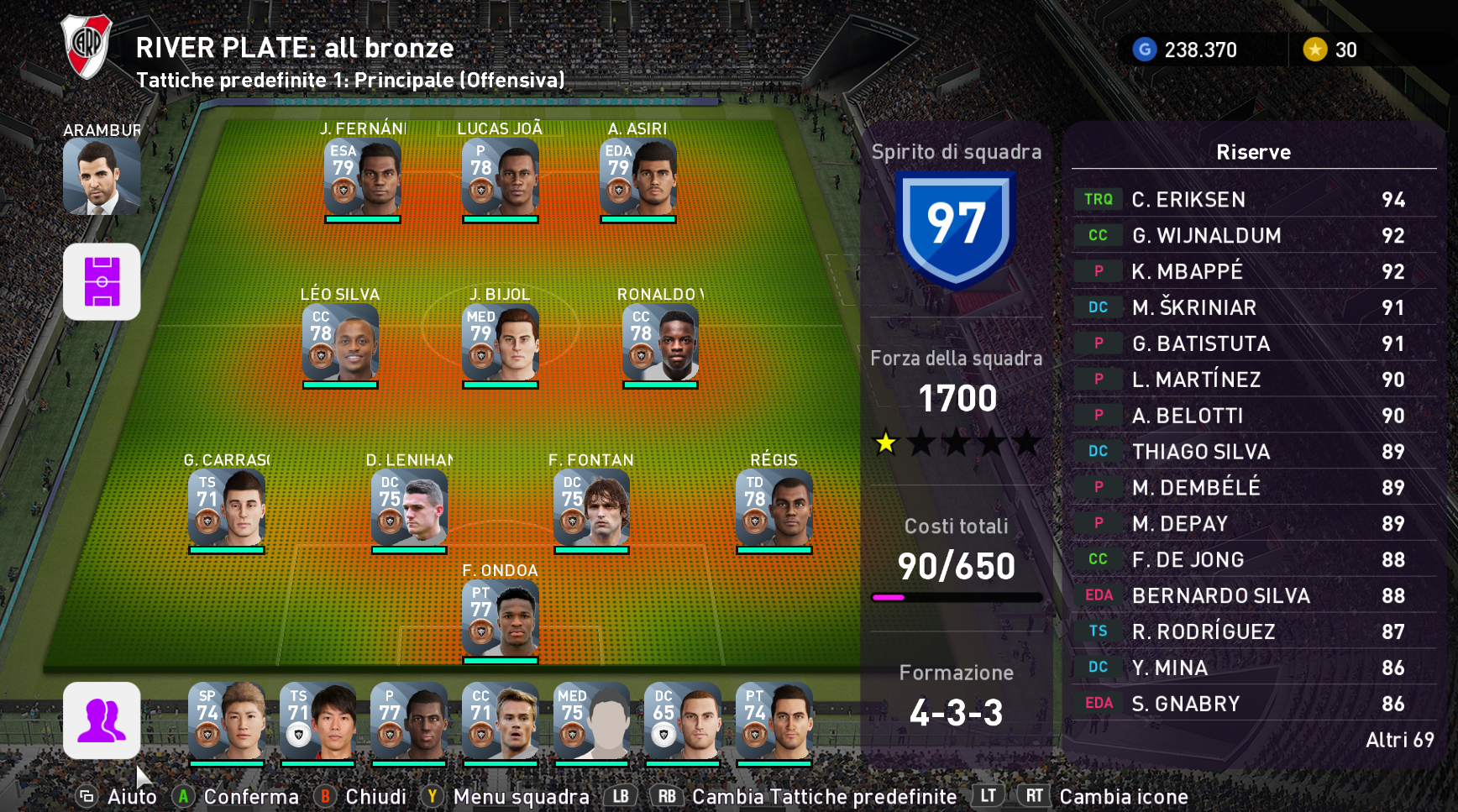Select striker Lucas João's card
This screenshot has height=812, width=1458.
coord(500,178)
